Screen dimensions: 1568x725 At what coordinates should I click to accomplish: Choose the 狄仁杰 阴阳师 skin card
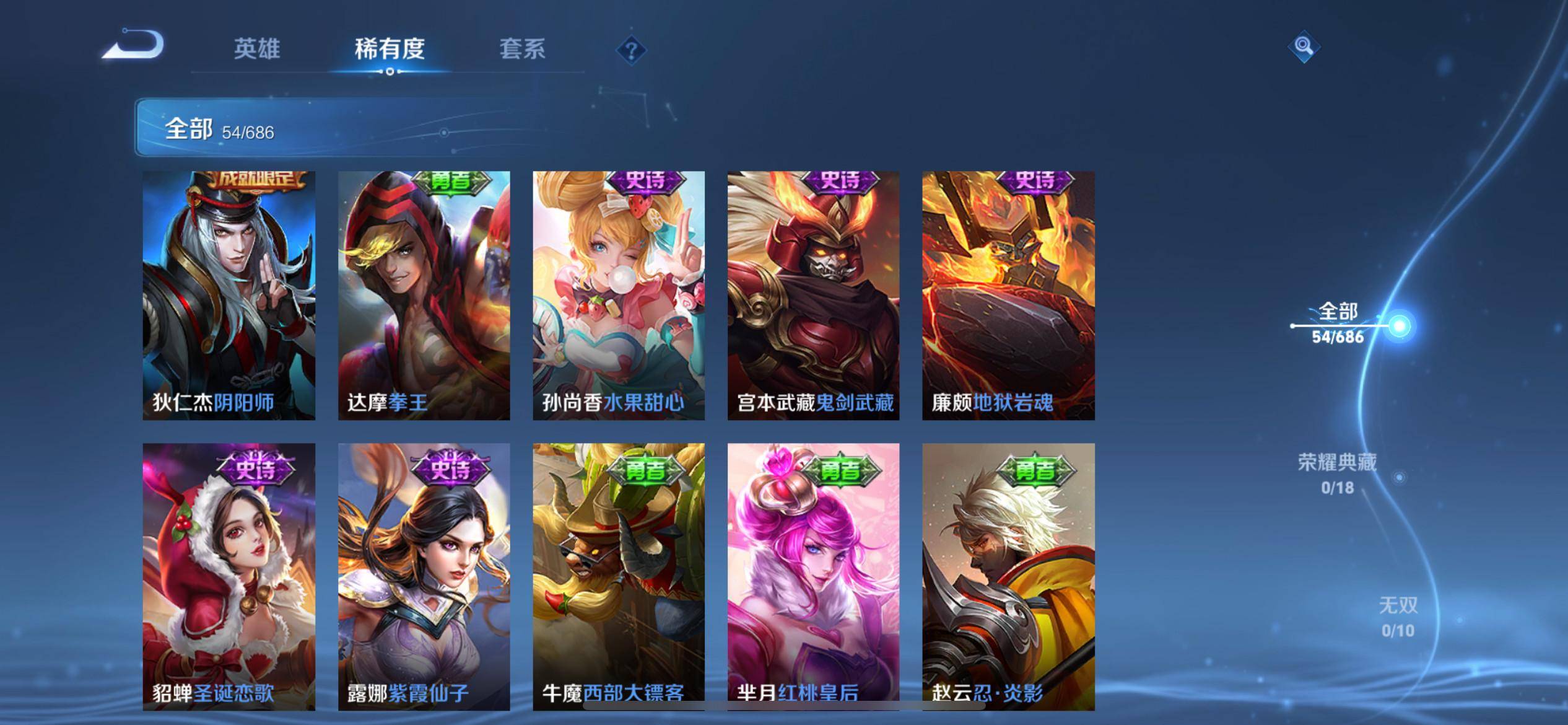click(229, 296)
